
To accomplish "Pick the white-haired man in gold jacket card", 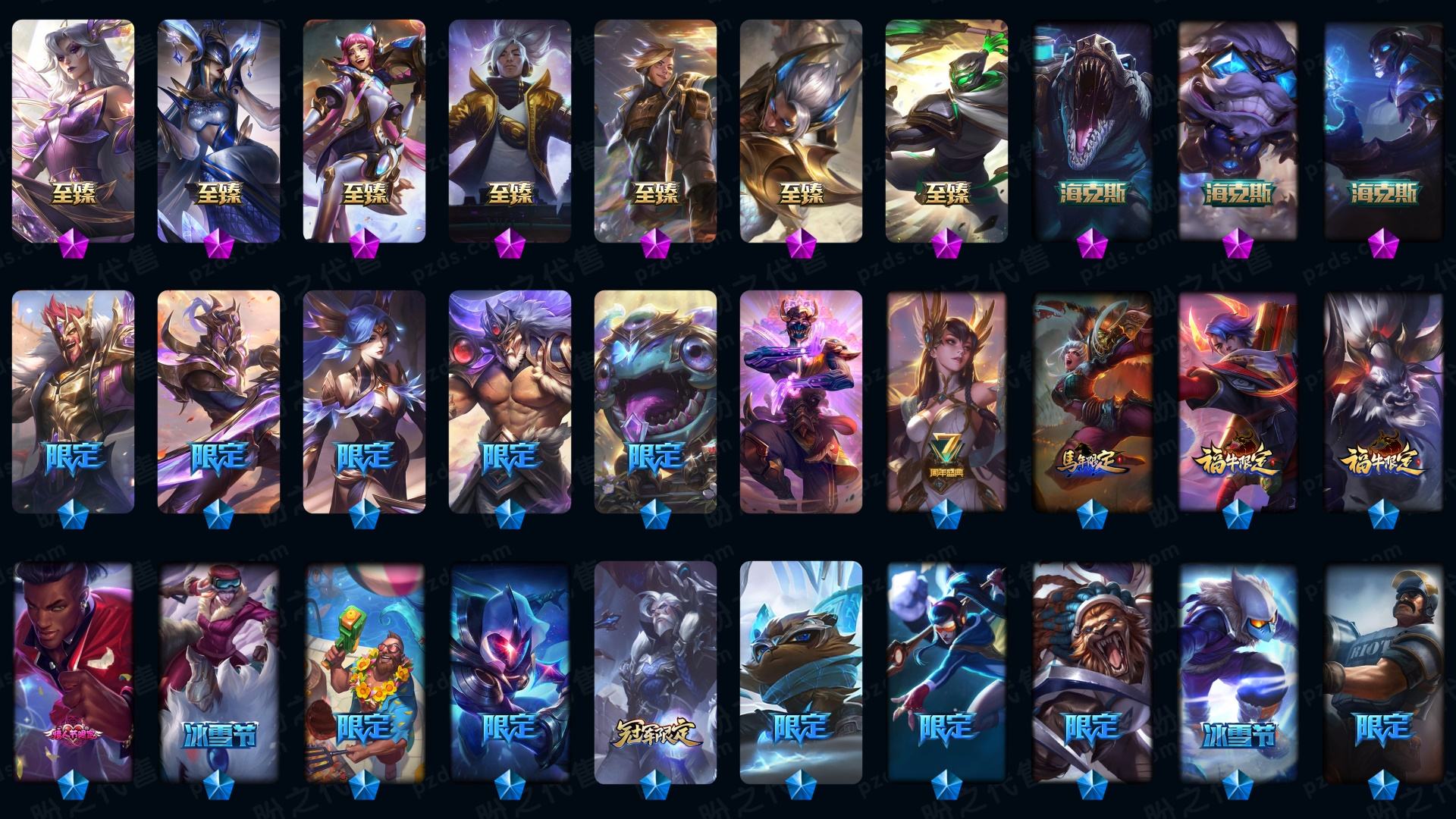I will tap(510, 130).
